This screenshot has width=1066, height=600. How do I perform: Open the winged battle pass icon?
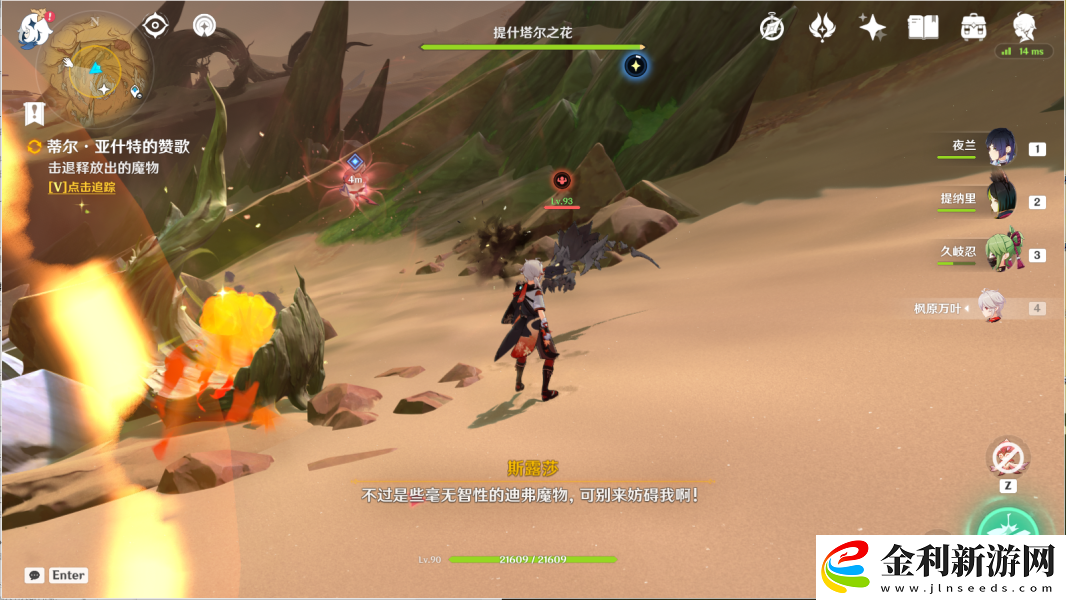click(x=822, y=27)
